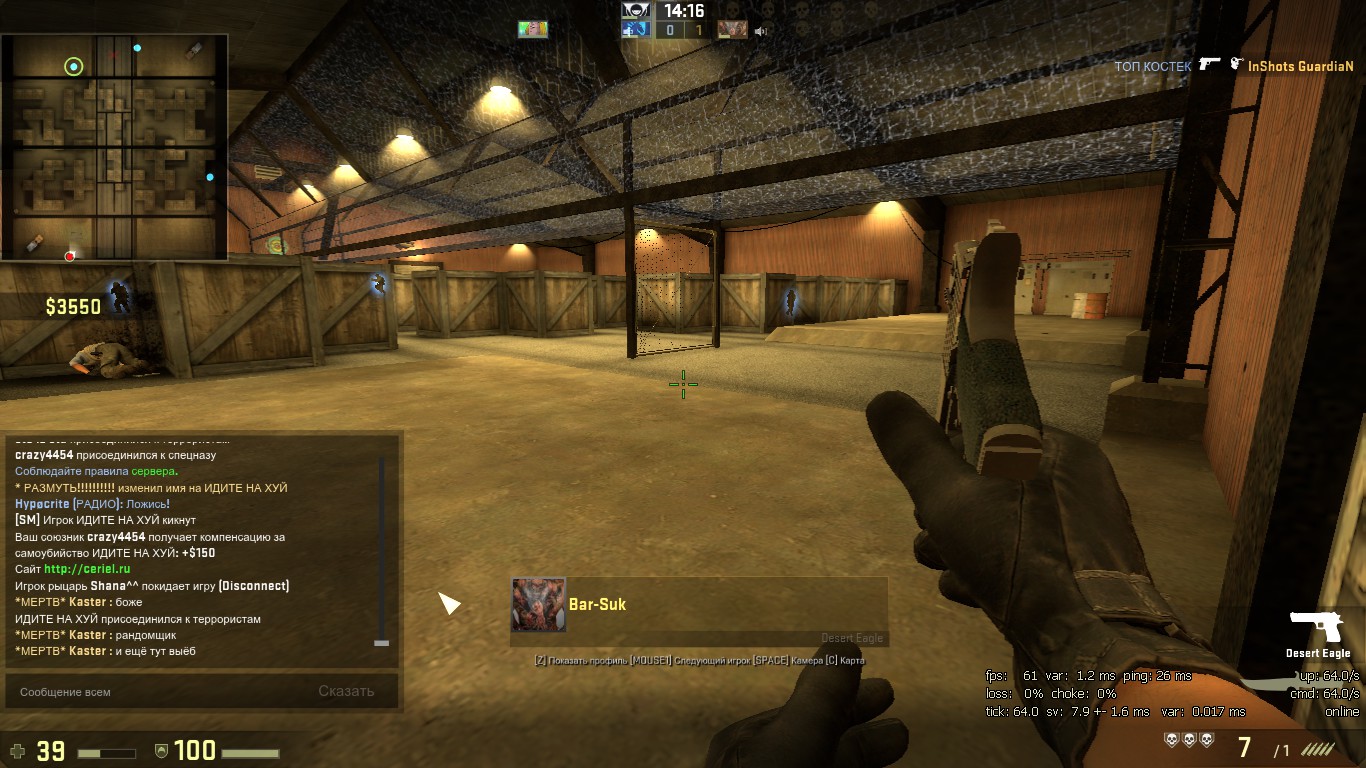Click the chat message input field
This screenshot has width=1366, height=768.
coord(160,691)
